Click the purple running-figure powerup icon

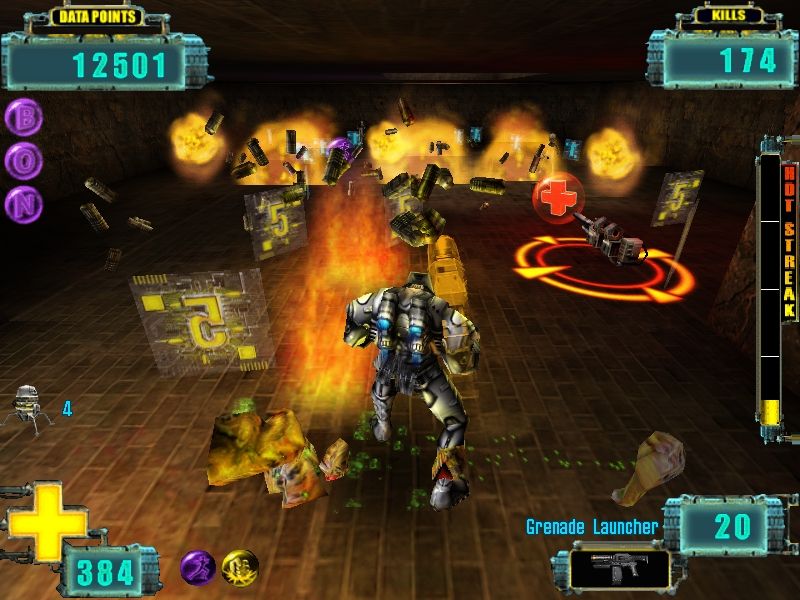tap(198, 568)
